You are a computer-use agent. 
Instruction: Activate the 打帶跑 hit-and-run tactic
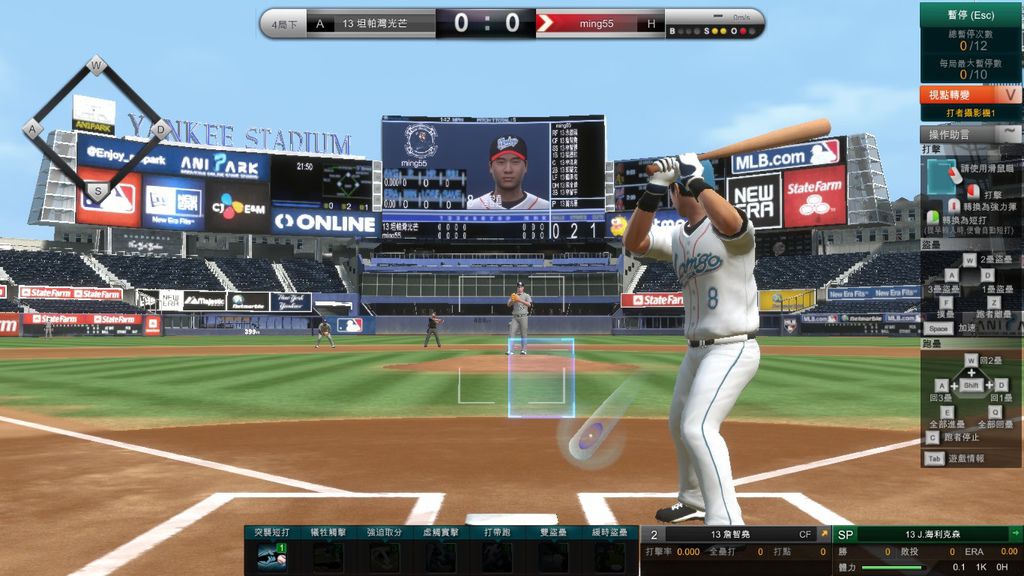496,556
